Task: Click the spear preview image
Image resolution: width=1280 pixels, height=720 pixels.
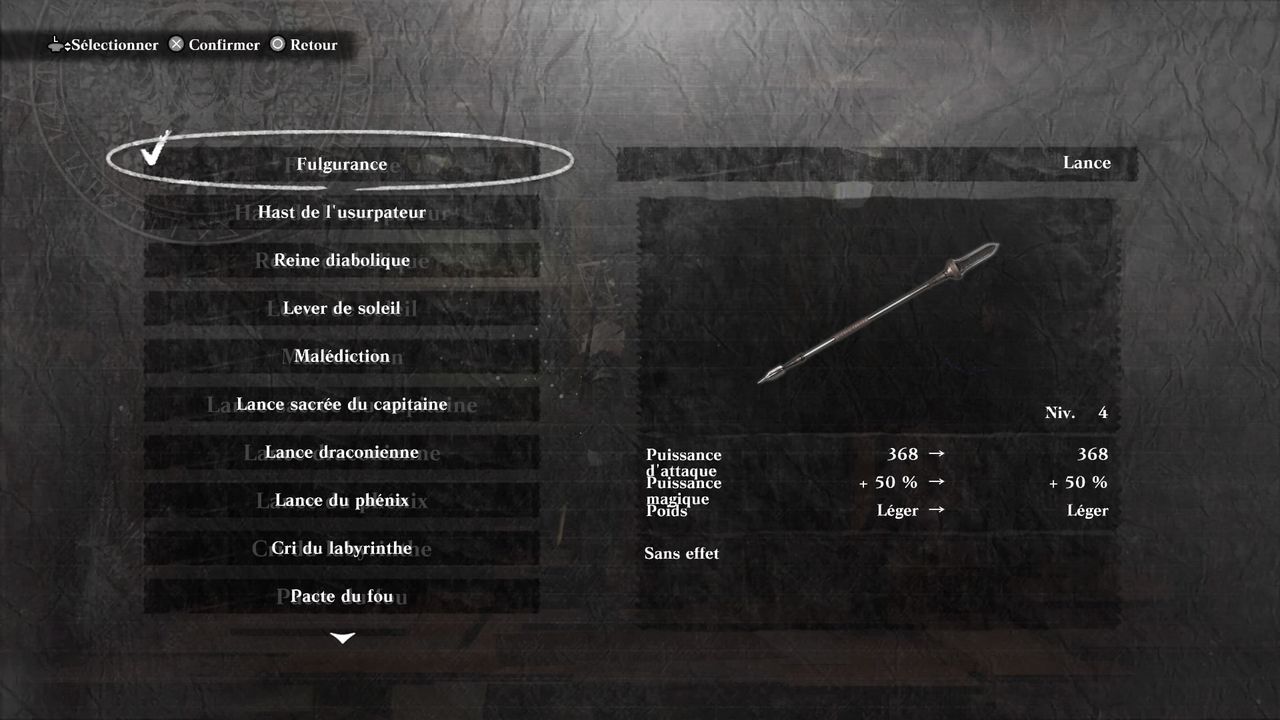Action: pos(878,312)
